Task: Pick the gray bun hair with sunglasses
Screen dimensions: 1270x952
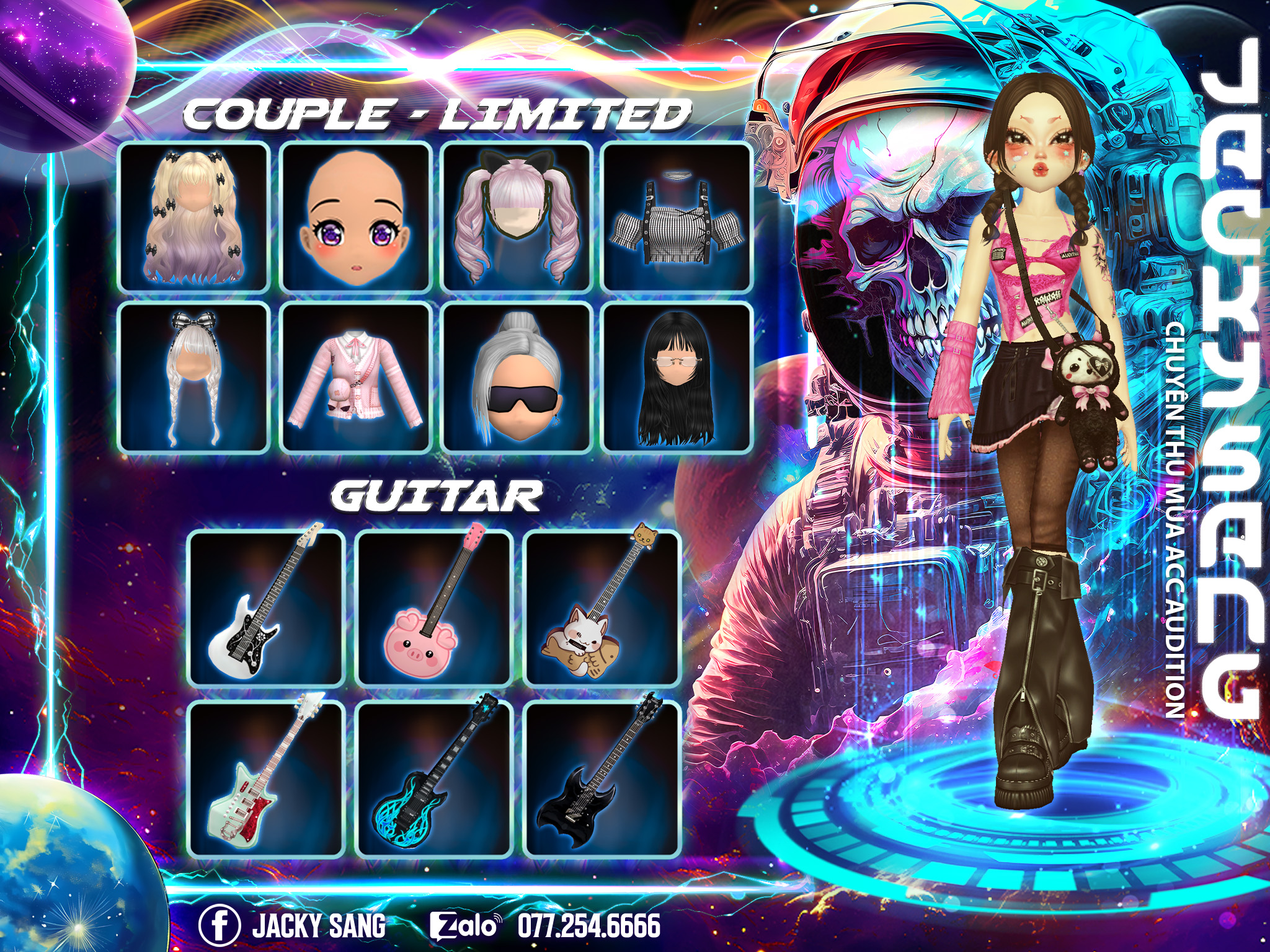Action: coord(516,377)
